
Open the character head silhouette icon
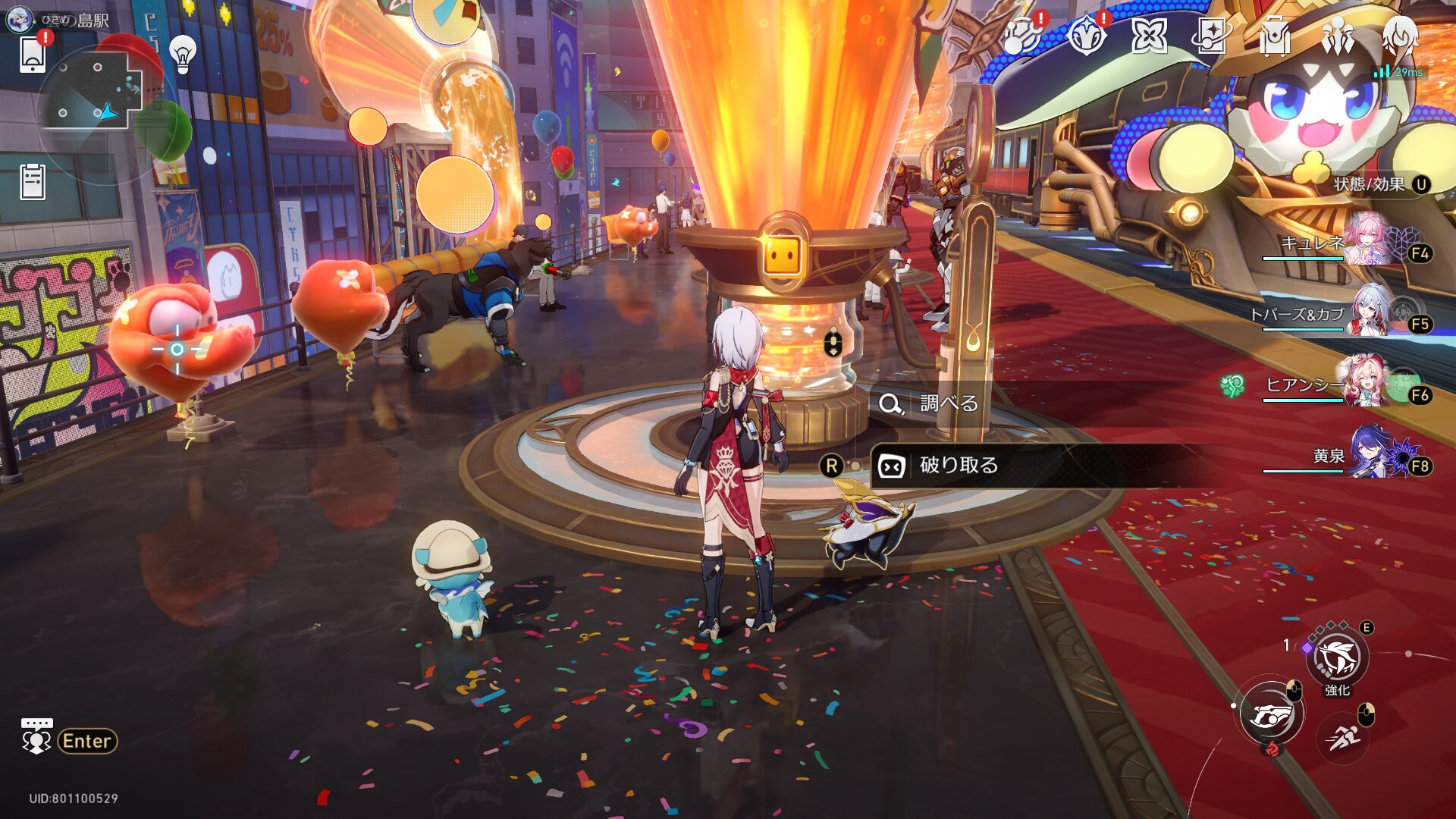pos(1399,36)
